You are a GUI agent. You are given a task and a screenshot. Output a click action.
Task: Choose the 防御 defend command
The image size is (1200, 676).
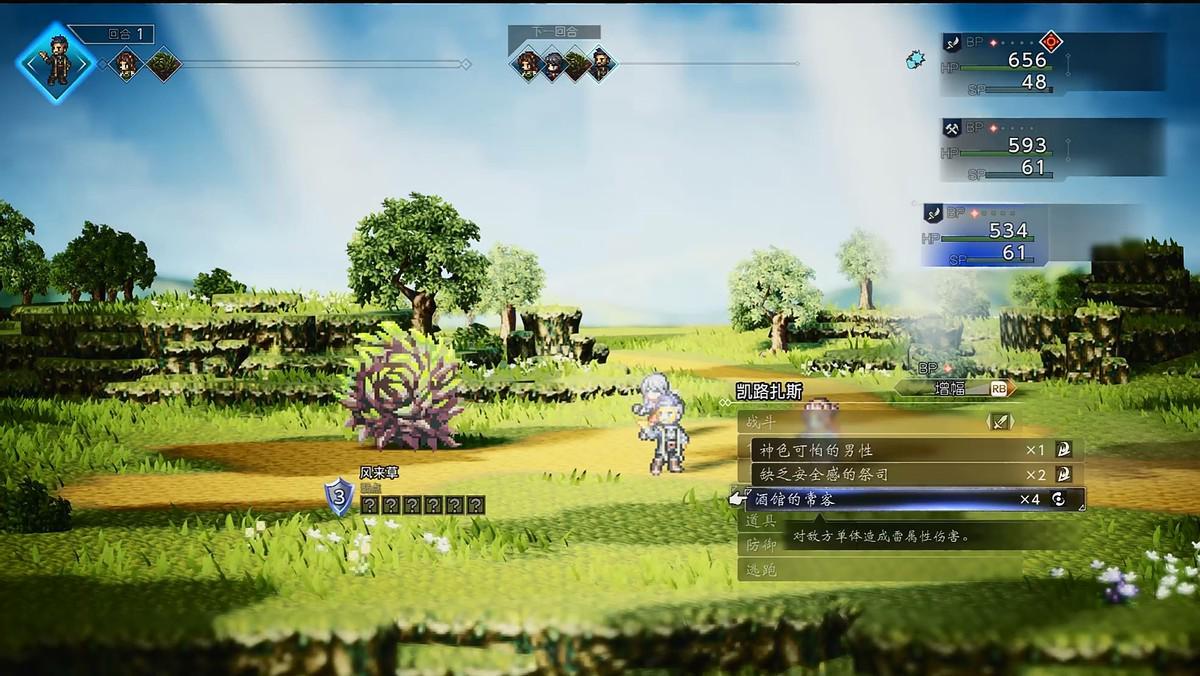pos(760,545)
